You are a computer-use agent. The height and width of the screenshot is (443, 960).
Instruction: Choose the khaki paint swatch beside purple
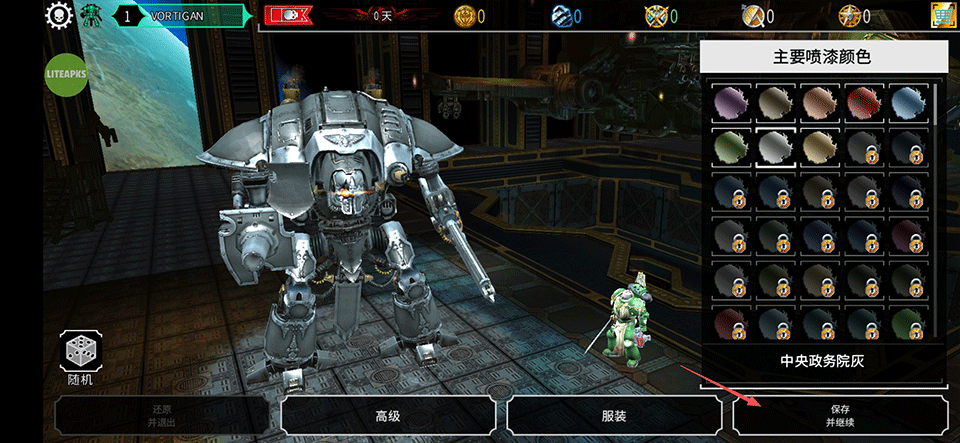click(x=774, y=102)
